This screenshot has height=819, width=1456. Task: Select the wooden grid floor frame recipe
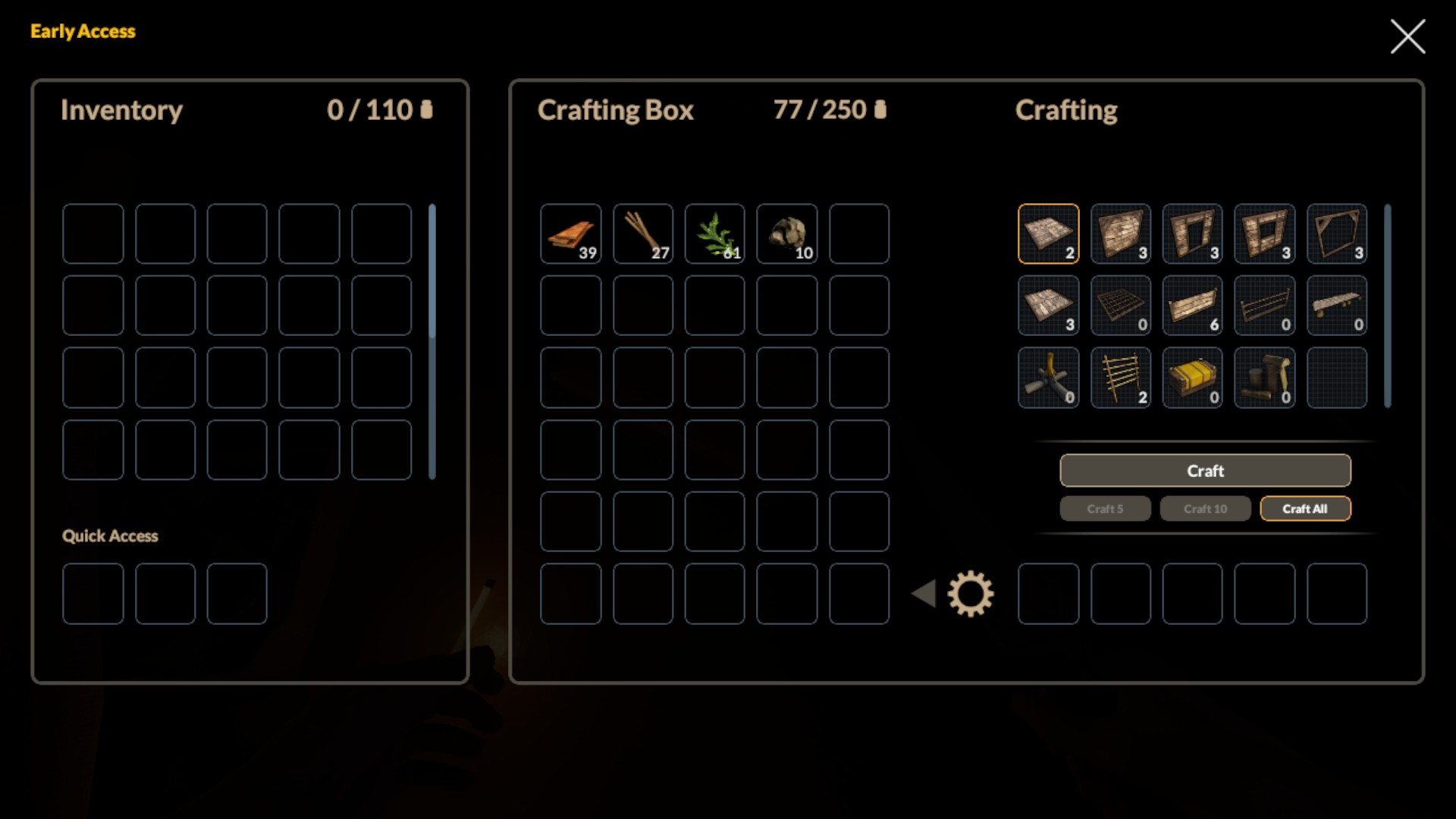(1121, 306)
